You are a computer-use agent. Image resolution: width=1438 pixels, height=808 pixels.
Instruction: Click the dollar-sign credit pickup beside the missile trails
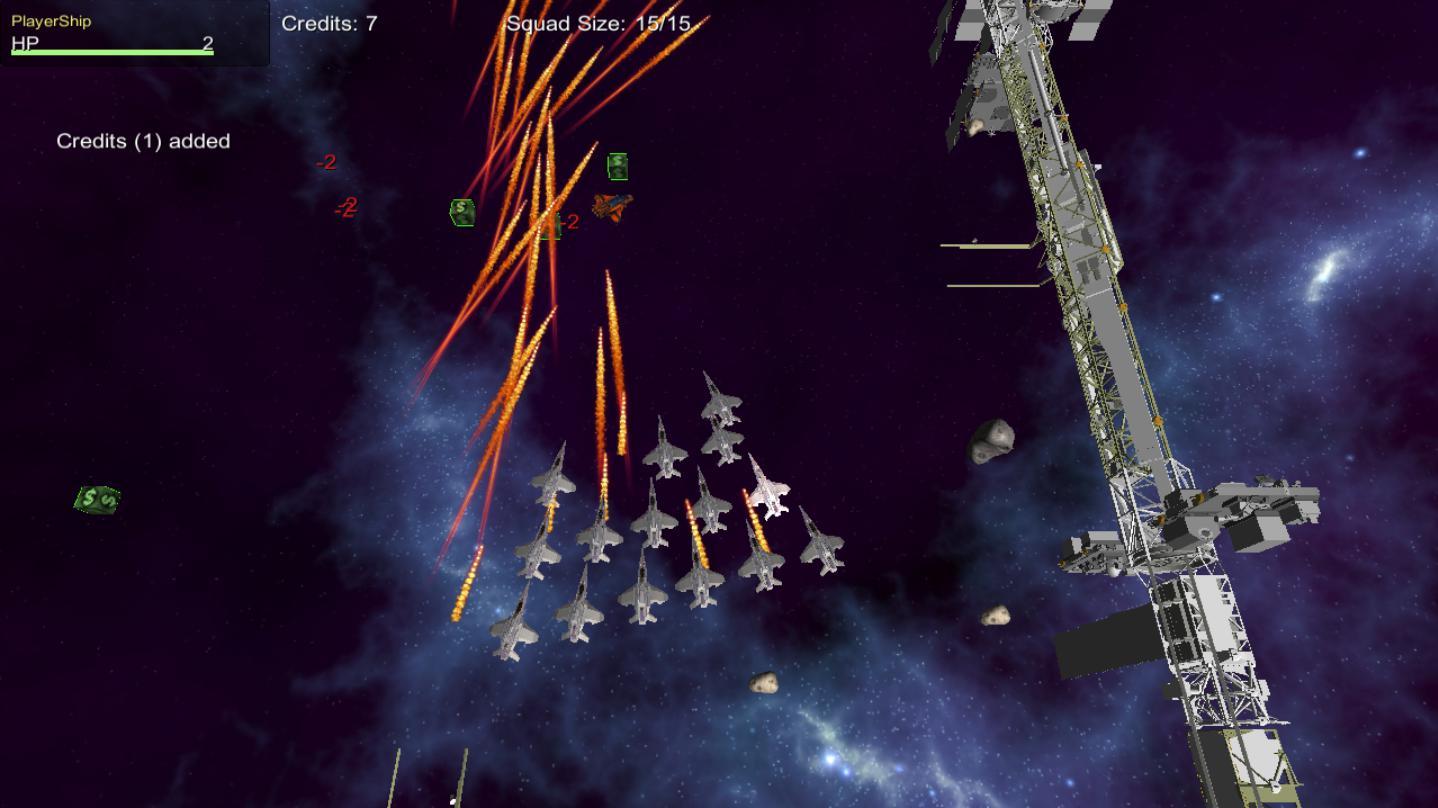(461, 211)
